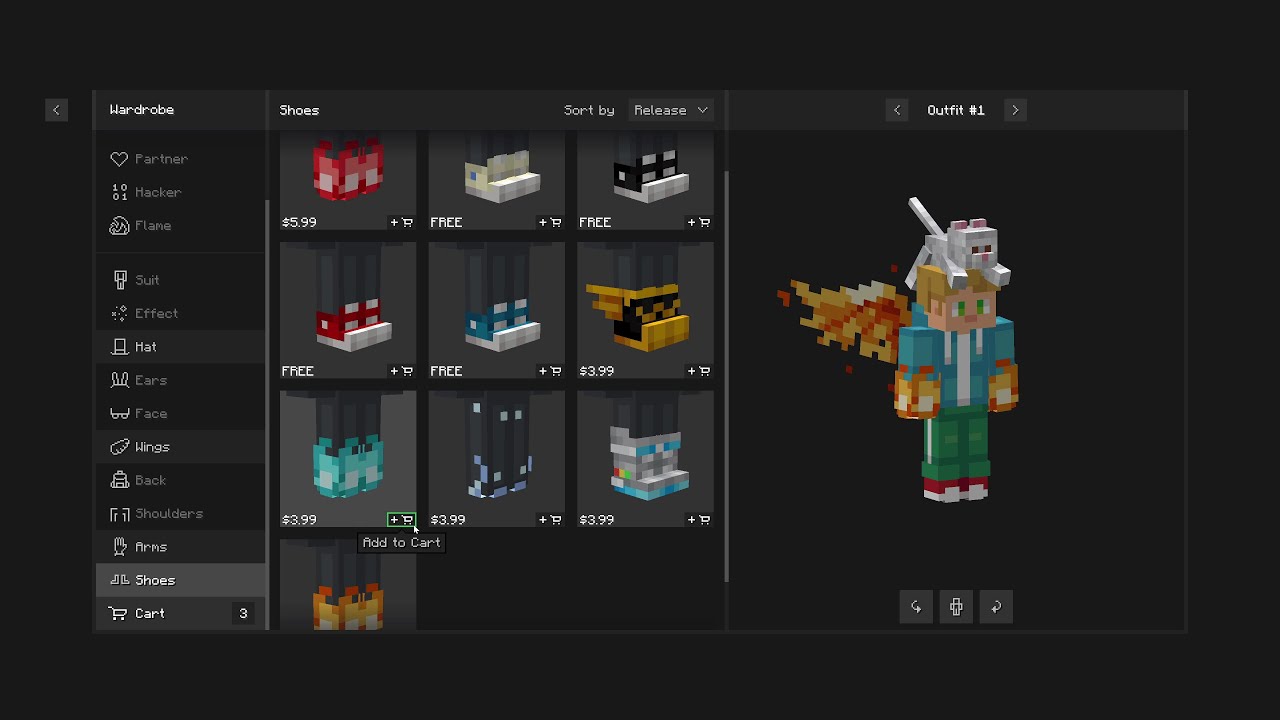Open the Cart showing 3 items

coord(149,613)
